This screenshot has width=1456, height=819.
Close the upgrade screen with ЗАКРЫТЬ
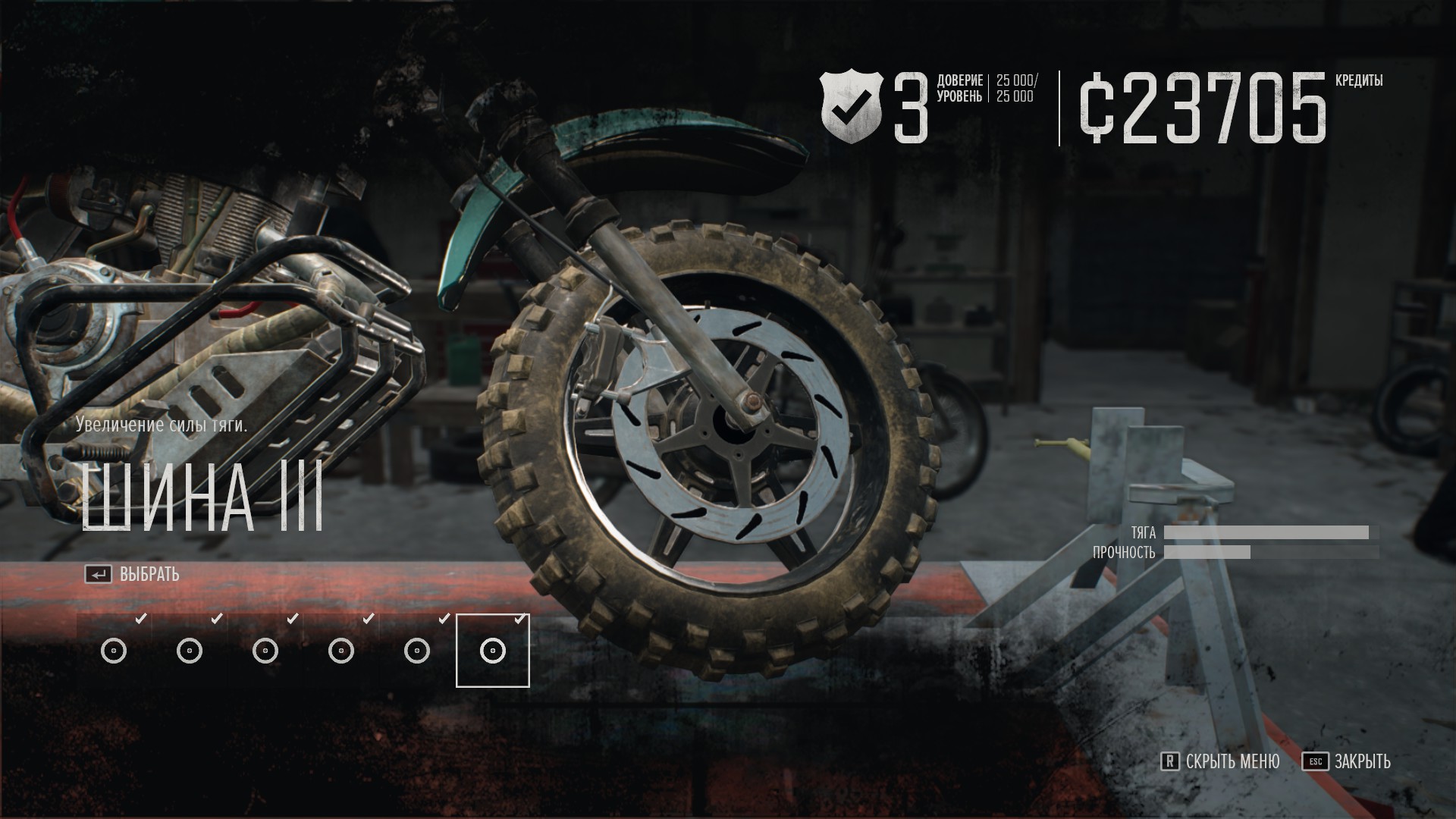[1347, 761]
